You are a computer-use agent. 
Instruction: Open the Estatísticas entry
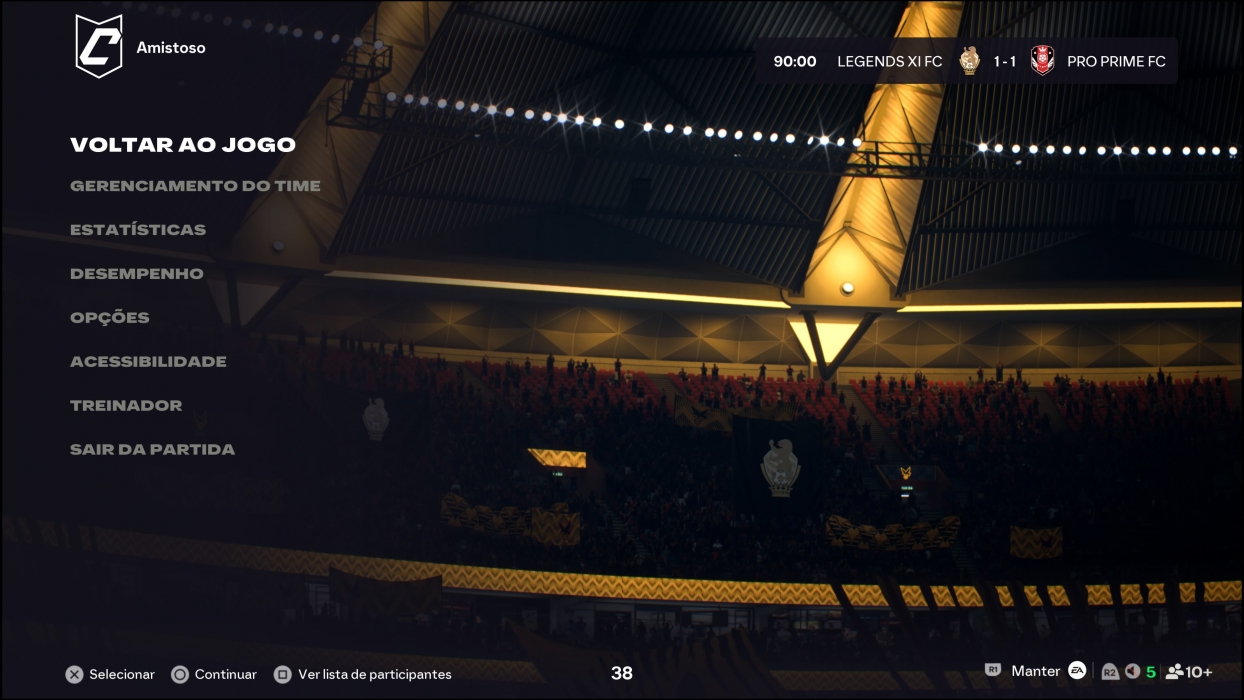click(x=138, y=230)
